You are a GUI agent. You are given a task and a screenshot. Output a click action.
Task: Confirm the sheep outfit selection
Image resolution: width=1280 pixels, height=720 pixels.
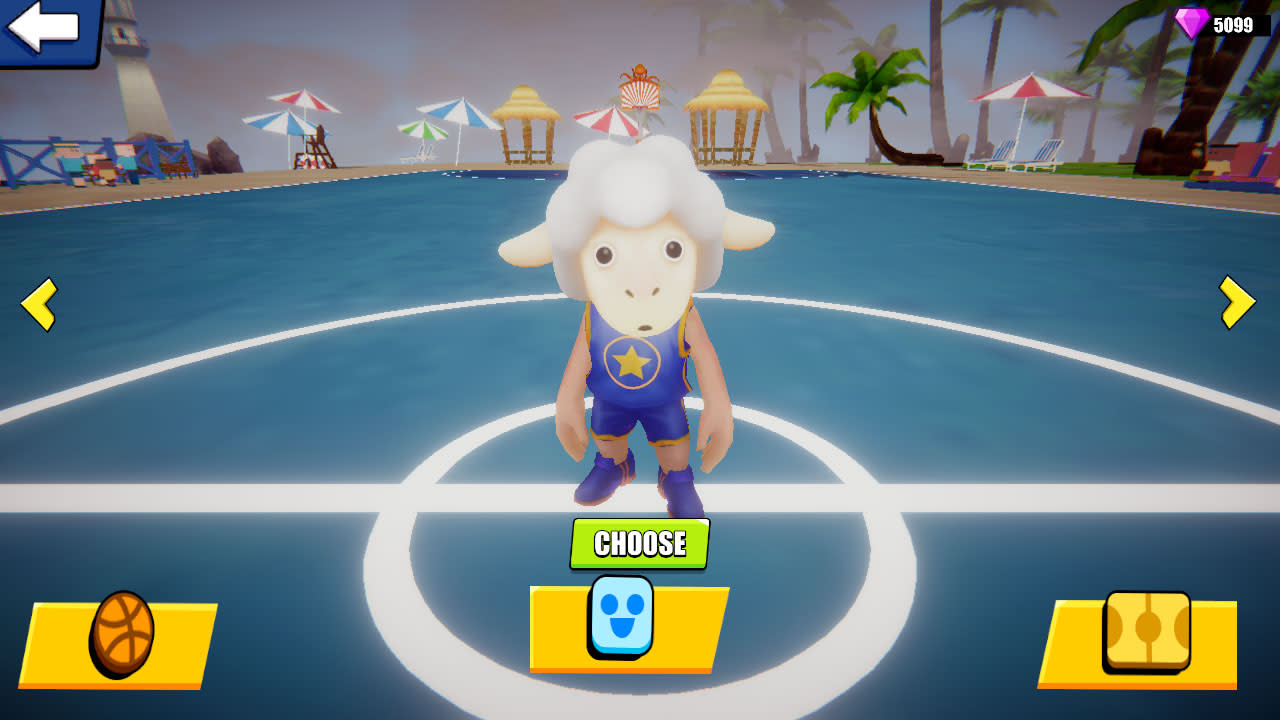coord(638,544)
